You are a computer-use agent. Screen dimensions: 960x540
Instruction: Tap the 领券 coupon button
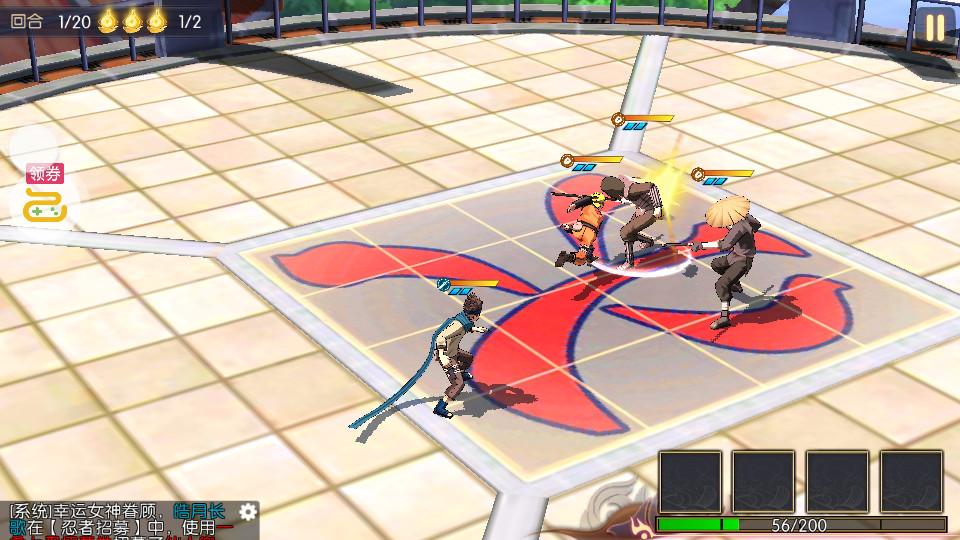click(45, 174)
